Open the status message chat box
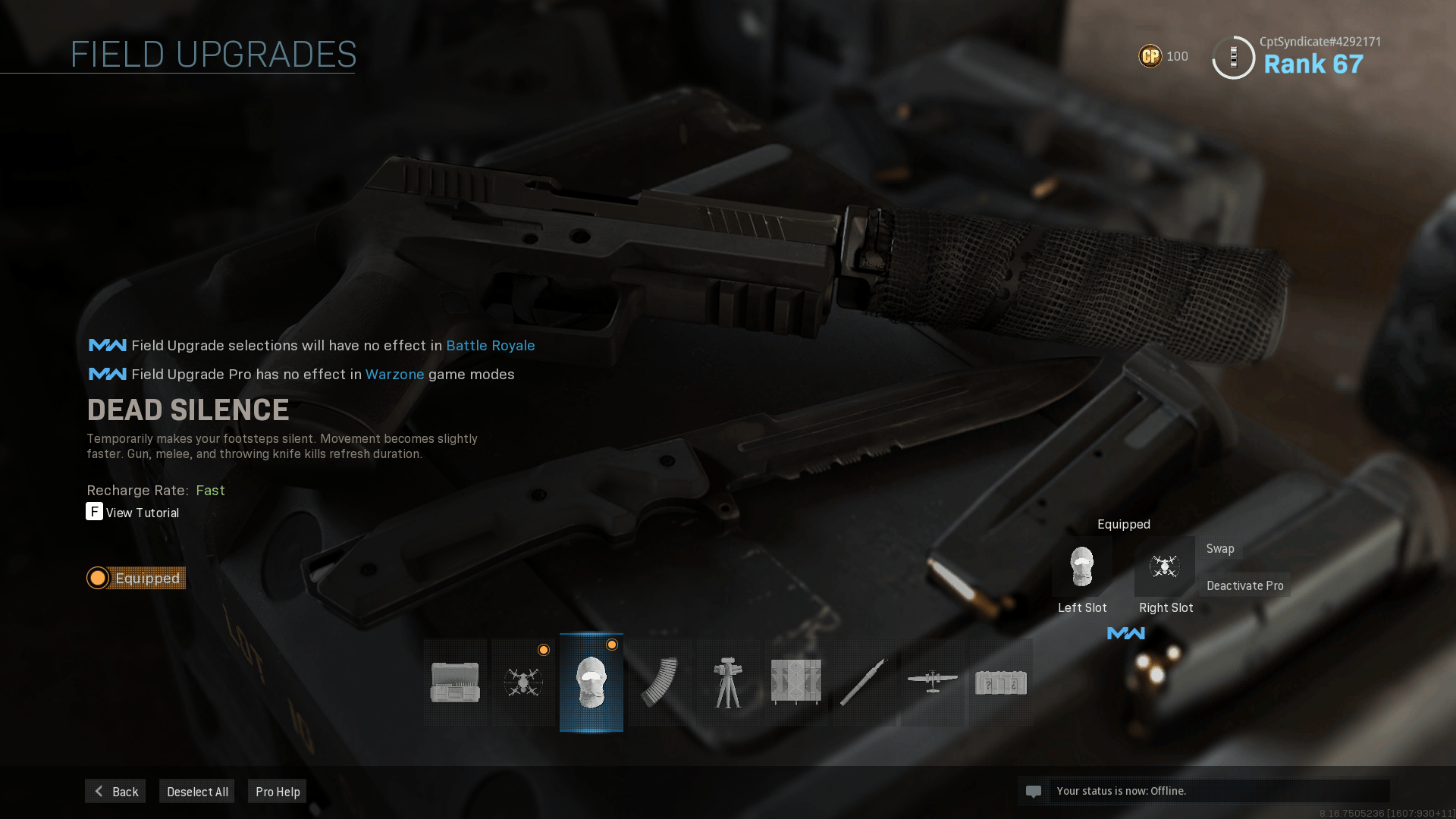 click(x=1203, y=791)
